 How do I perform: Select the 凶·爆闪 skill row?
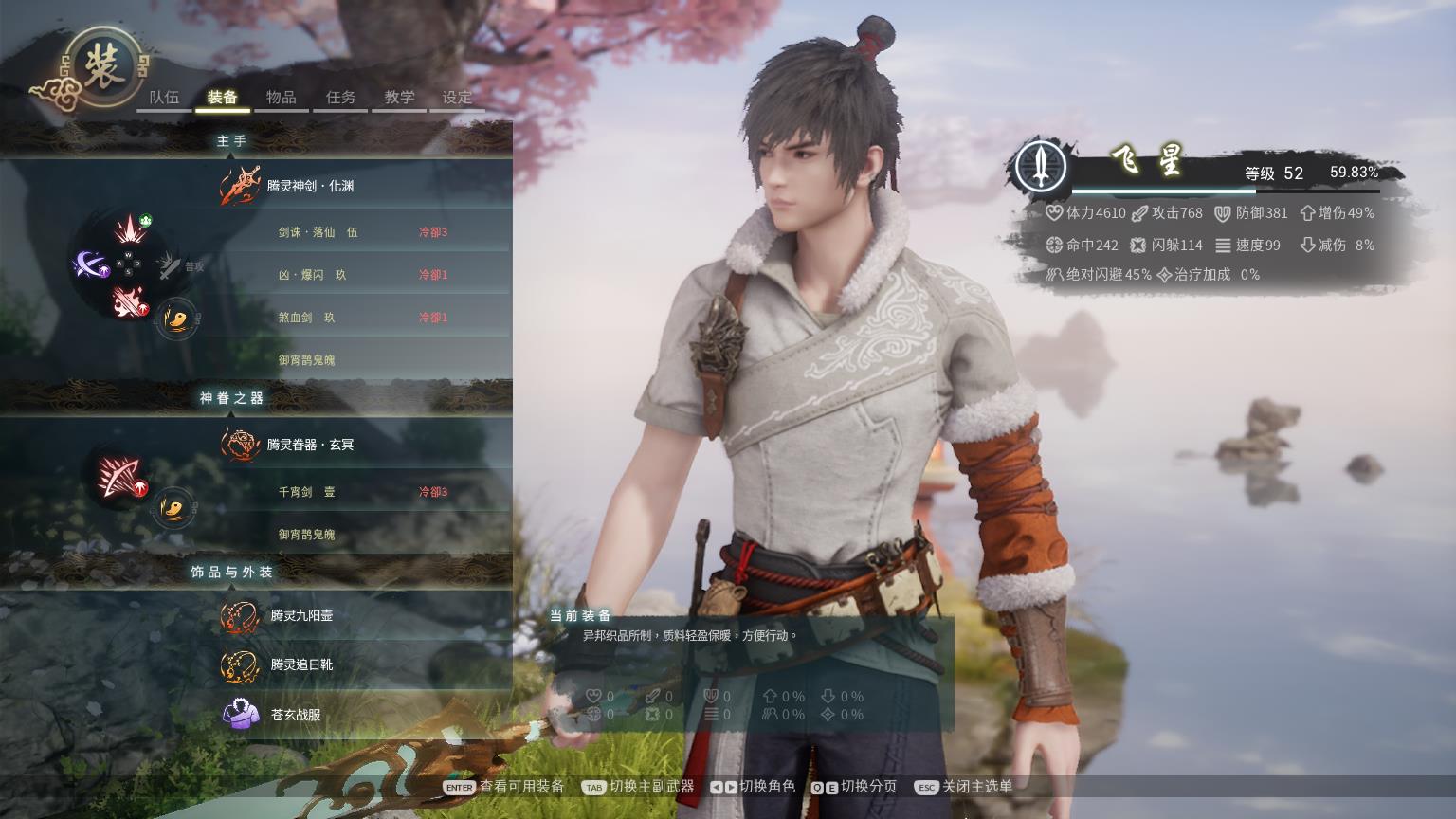pyautogui.click(x=313, y=275)
